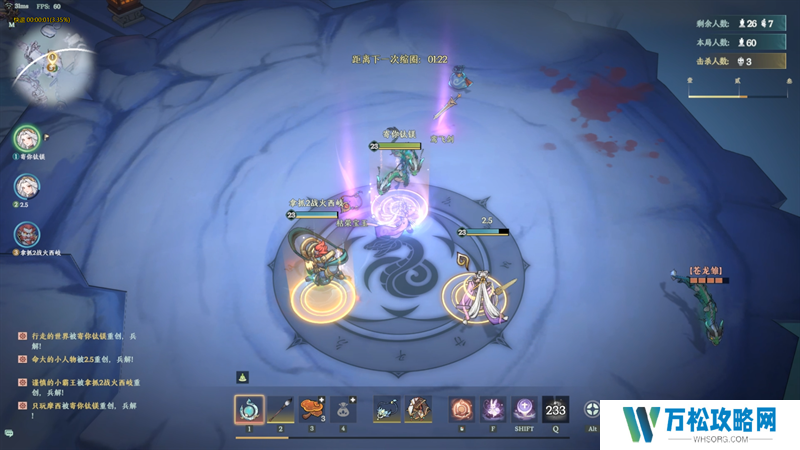The image size is (800, 450).
Task: Click the ultimate skill showing 233
Action: coord(555,409)
